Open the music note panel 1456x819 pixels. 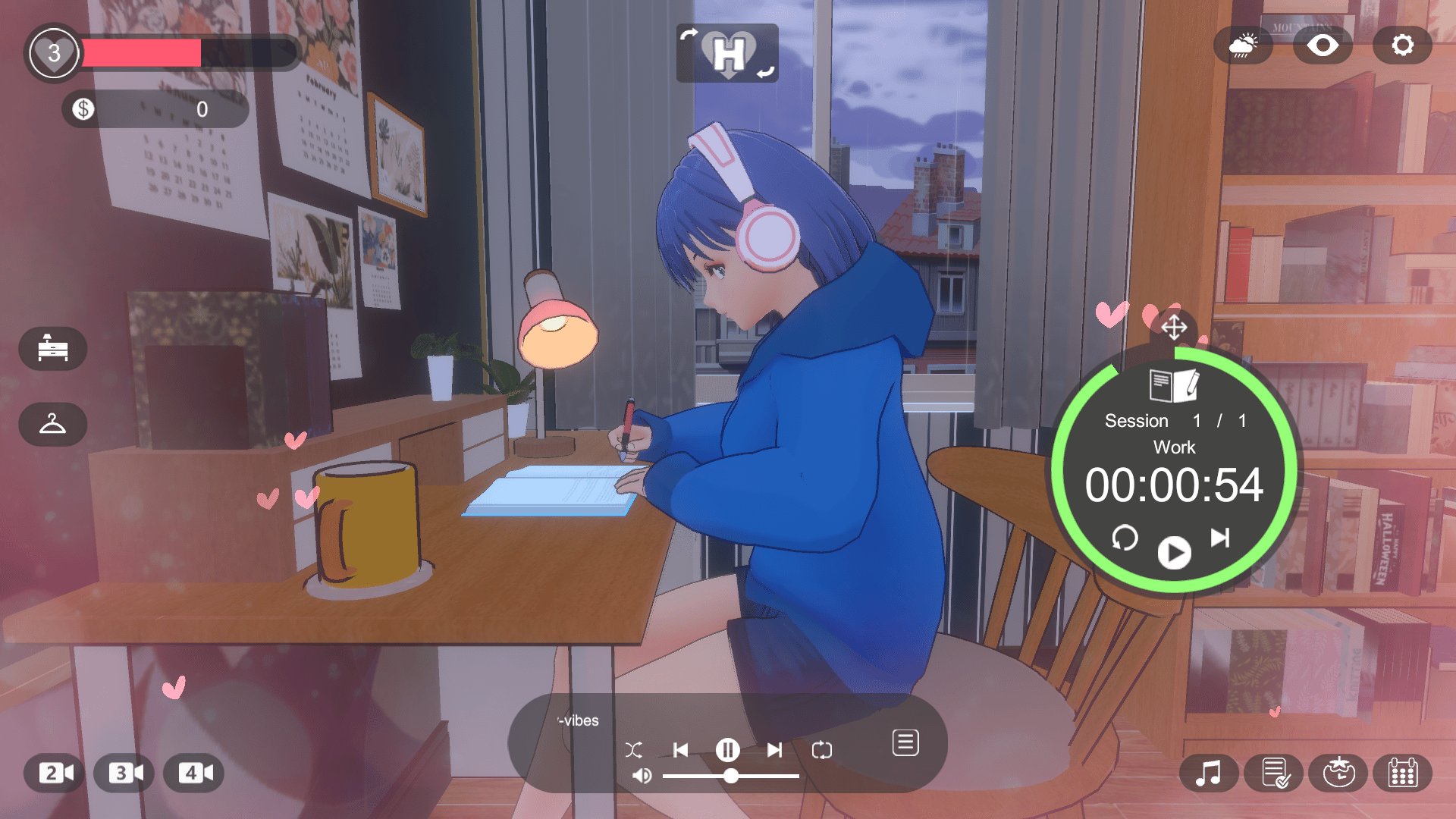pyautogui.click(x=1210, y=773)
